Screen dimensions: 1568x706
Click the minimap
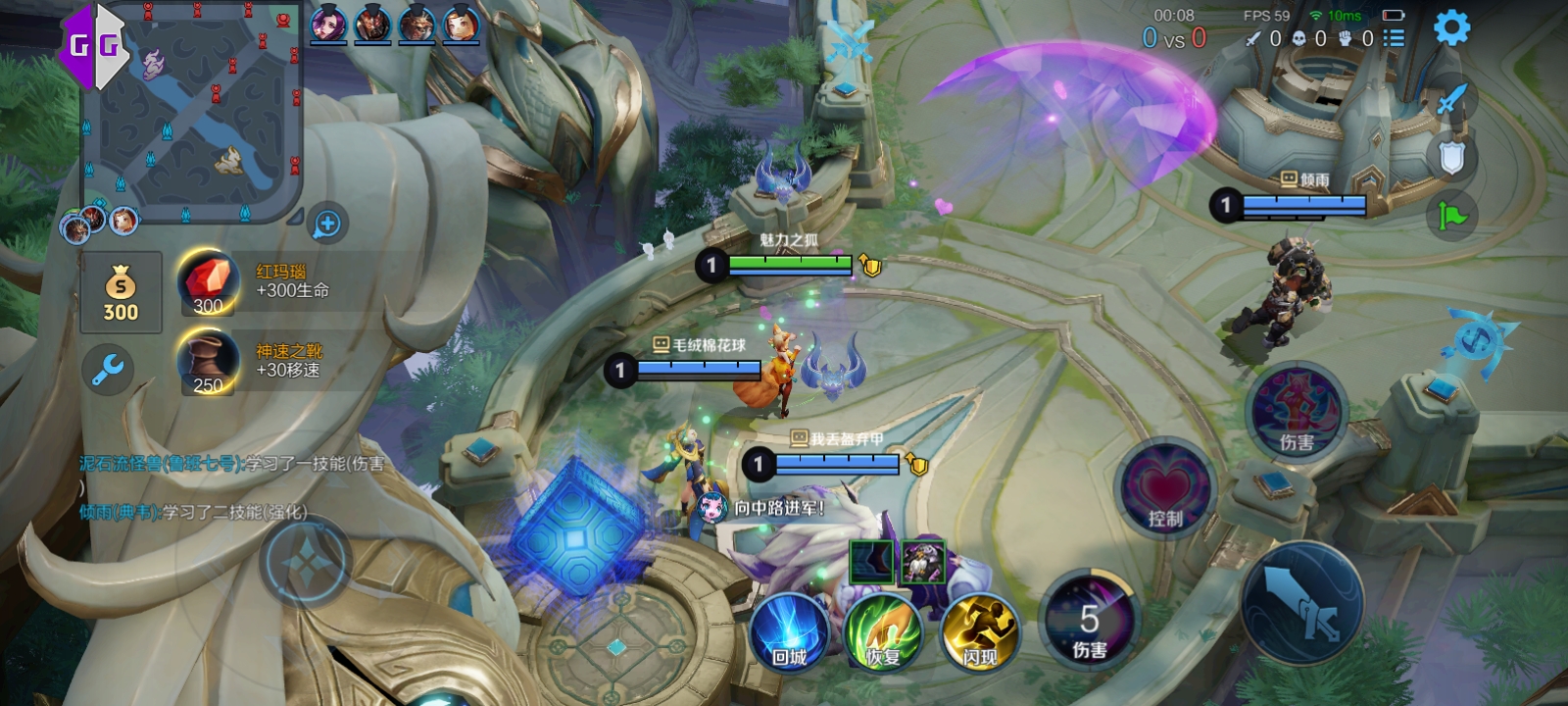(191, 111)
